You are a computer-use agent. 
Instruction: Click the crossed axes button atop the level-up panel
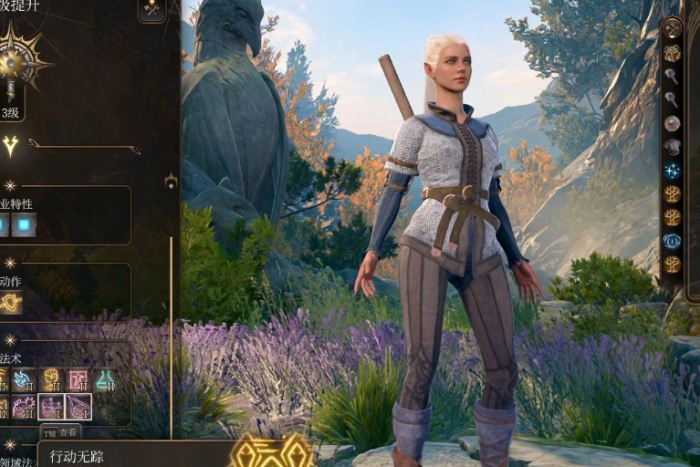[x=152, y=10]
